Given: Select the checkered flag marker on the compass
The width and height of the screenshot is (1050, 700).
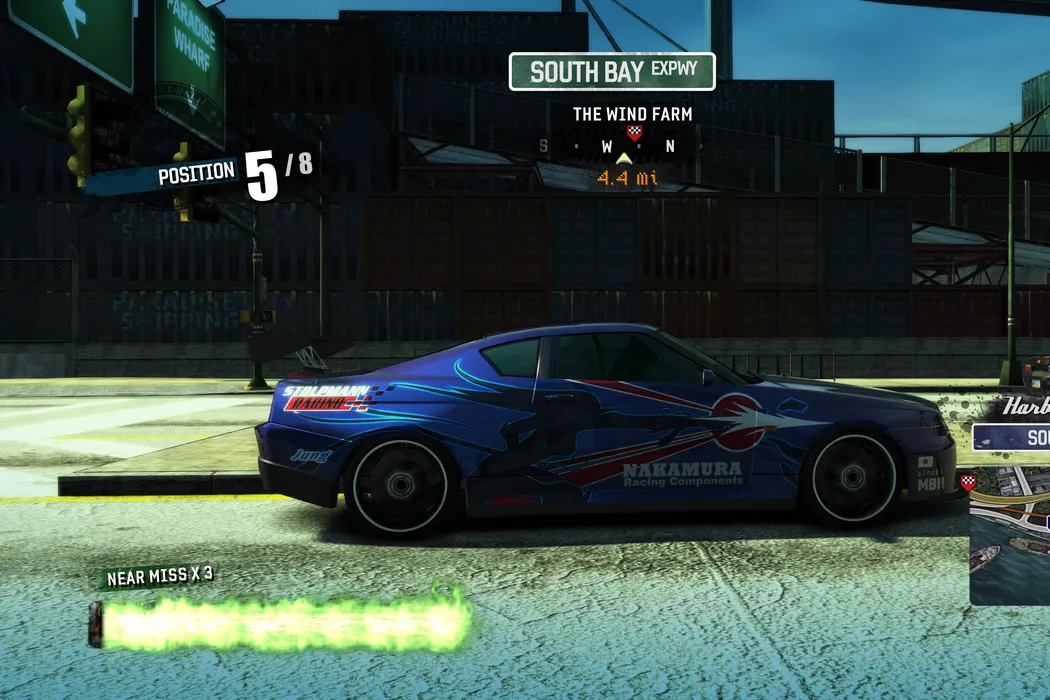Looking at the screenshot, I should (x=633, y=131).
